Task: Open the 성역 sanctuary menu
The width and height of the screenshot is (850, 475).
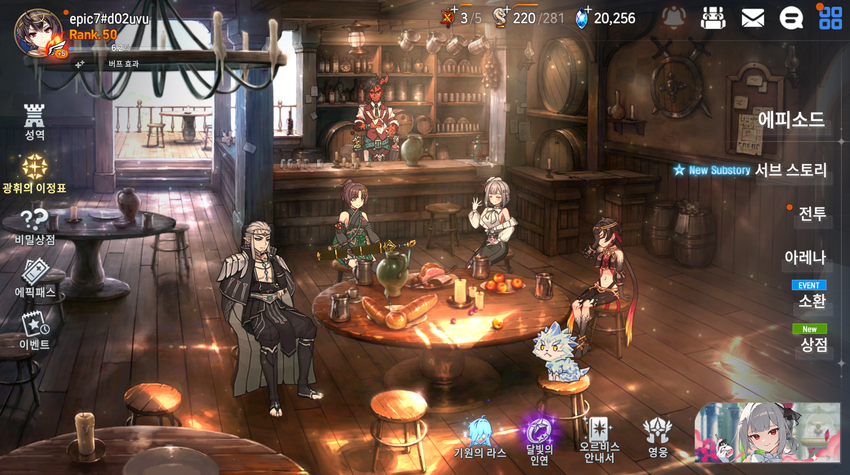Action: (x=35, y=121)
